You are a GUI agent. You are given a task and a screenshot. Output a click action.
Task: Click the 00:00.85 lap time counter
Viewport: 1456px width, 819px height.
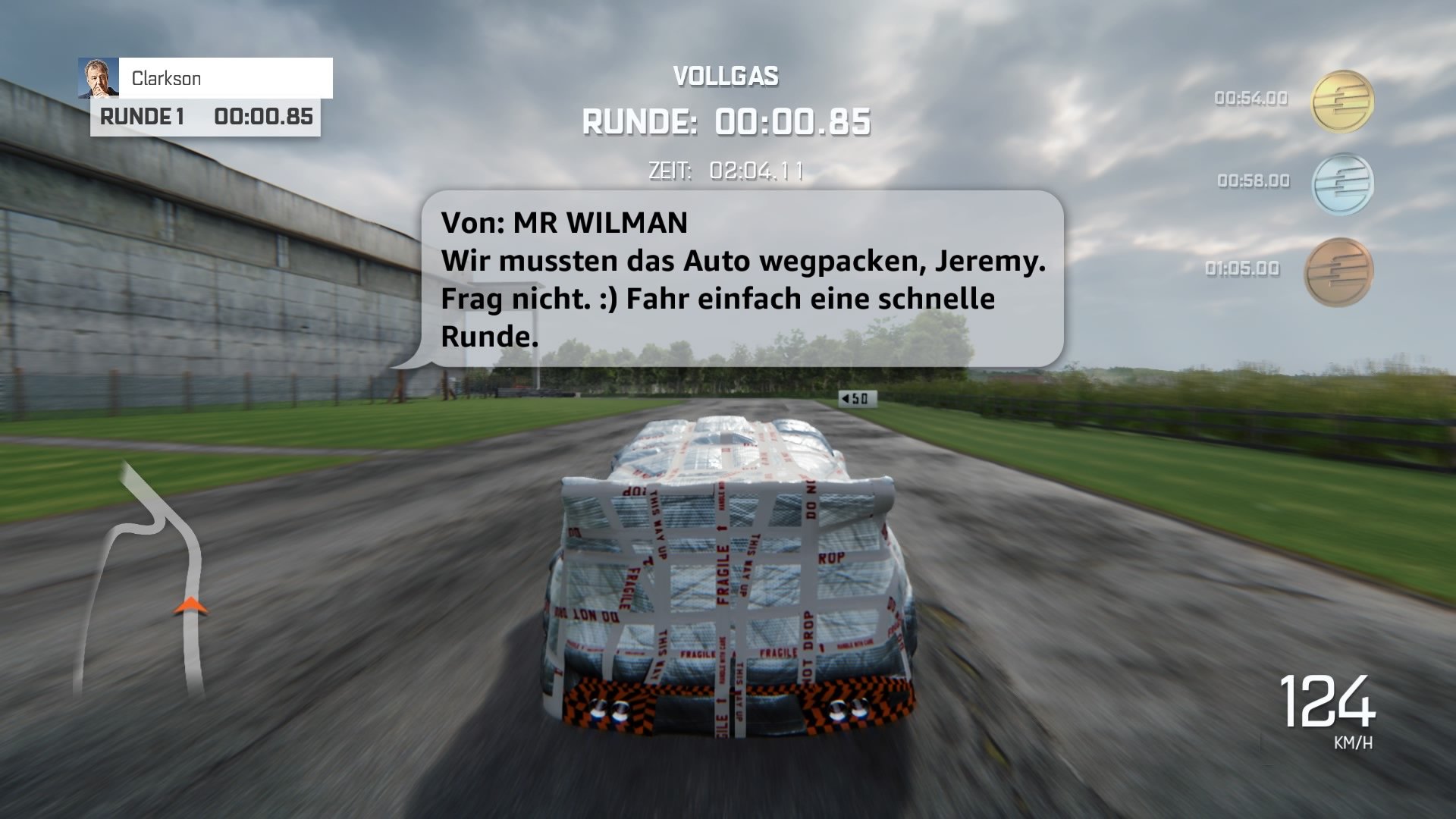pyautogui.click(x=263, y=118)
